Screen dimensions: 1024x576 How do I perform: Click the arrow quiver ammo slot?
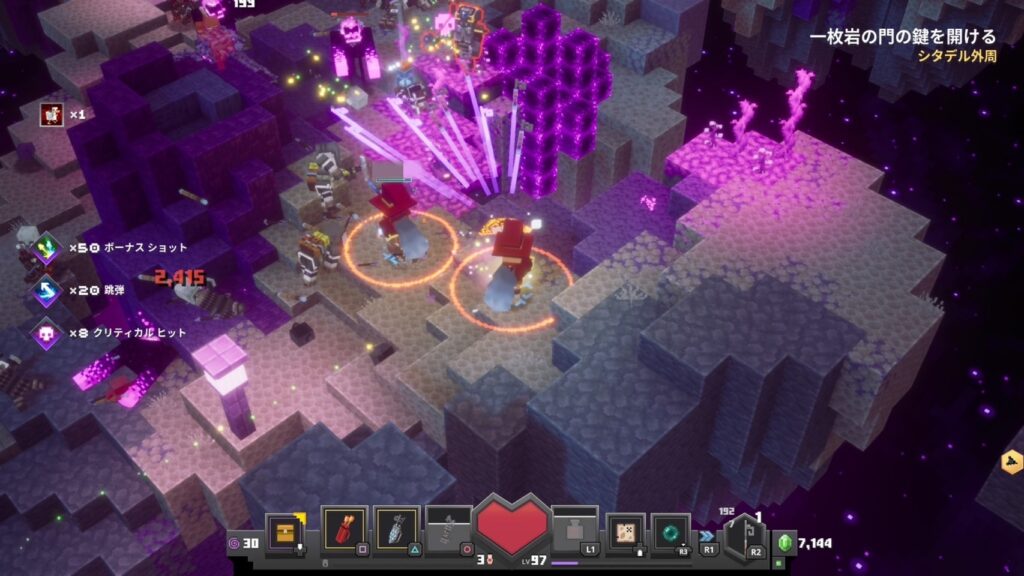(743, 533)
